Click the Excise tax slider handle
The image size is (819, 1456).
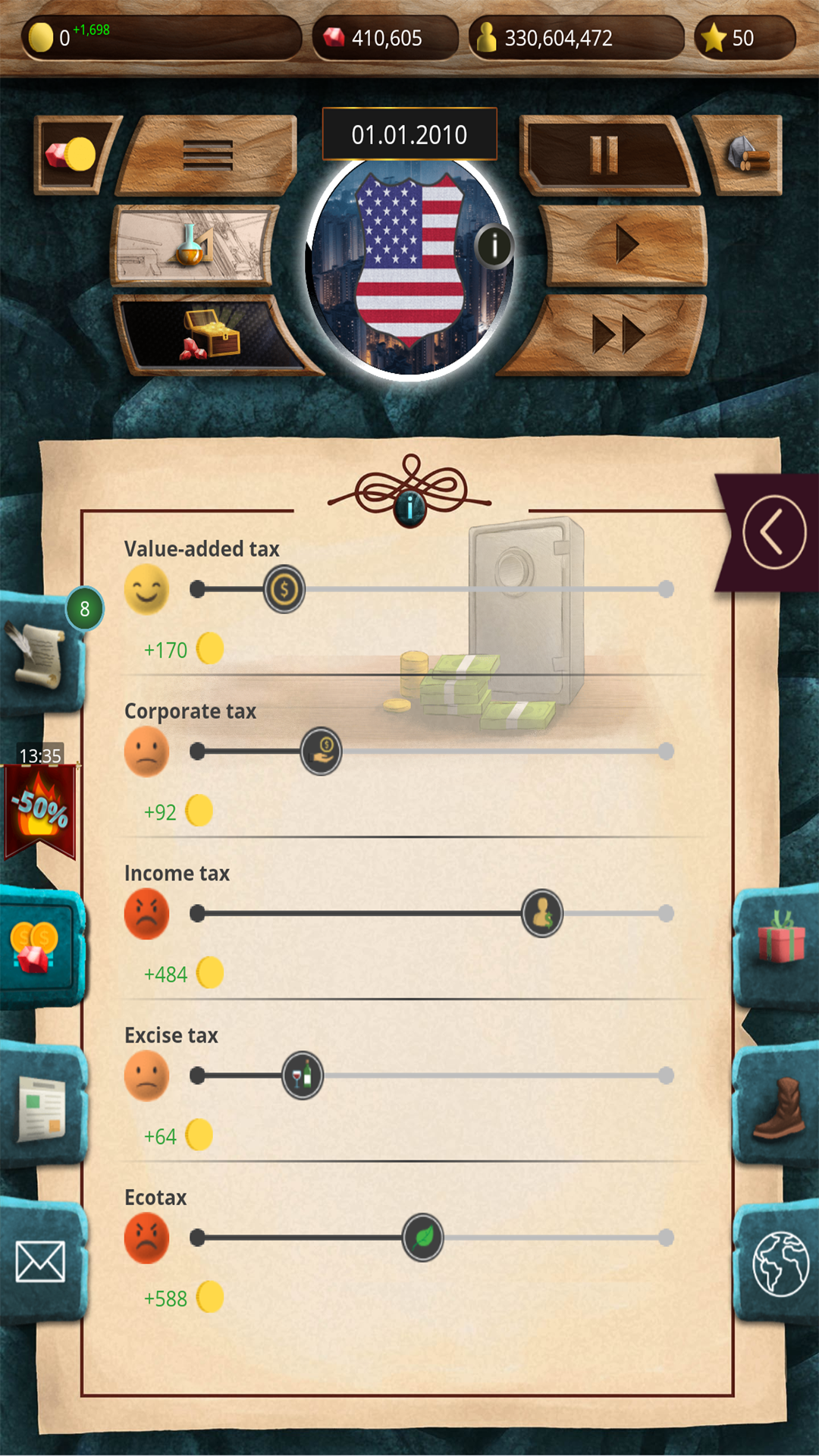click(303, 1075)
